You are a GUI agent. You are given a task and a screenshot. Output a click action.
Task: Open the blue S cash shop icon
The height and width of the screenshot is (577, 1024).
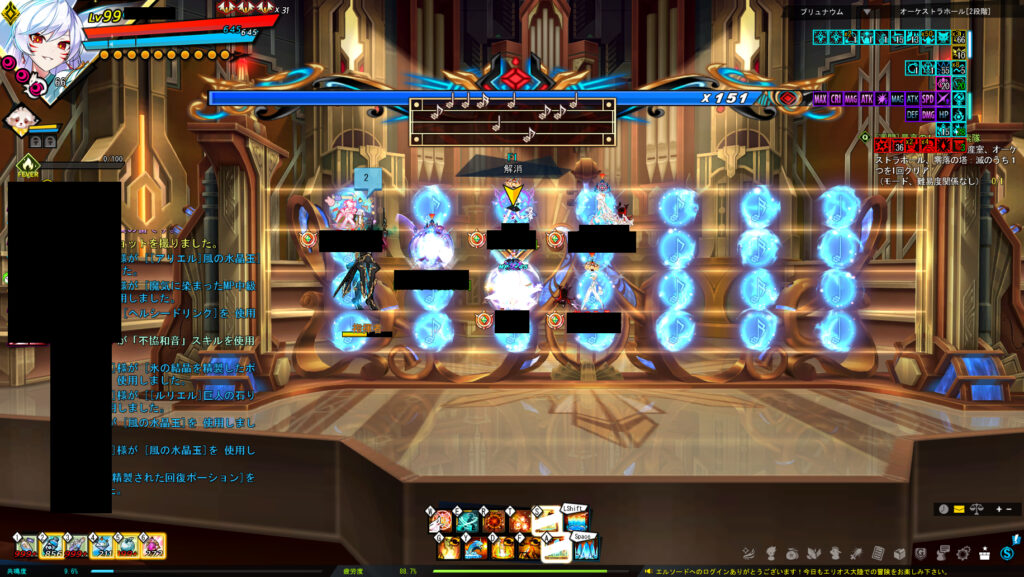pos(1007,553)
